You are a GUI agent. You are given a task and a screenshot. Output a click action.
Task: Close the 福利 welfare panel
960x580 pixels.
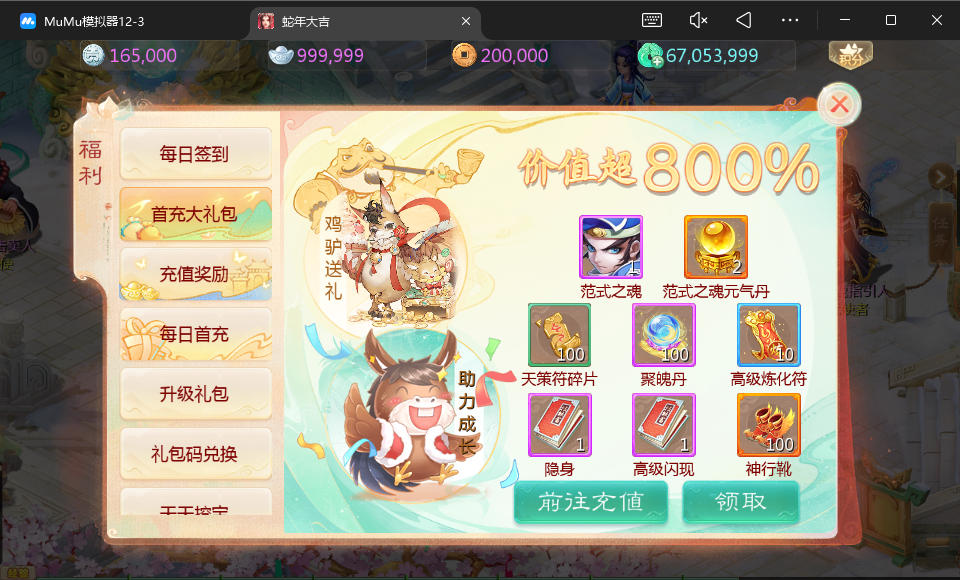840,103
